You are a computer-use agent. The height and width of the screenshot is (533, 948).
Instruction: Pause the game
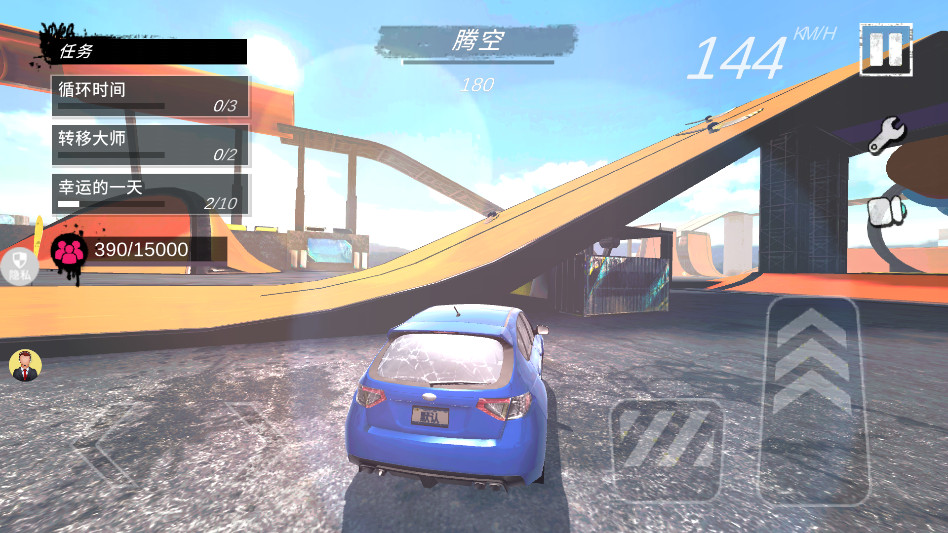(x=885, y=49)
